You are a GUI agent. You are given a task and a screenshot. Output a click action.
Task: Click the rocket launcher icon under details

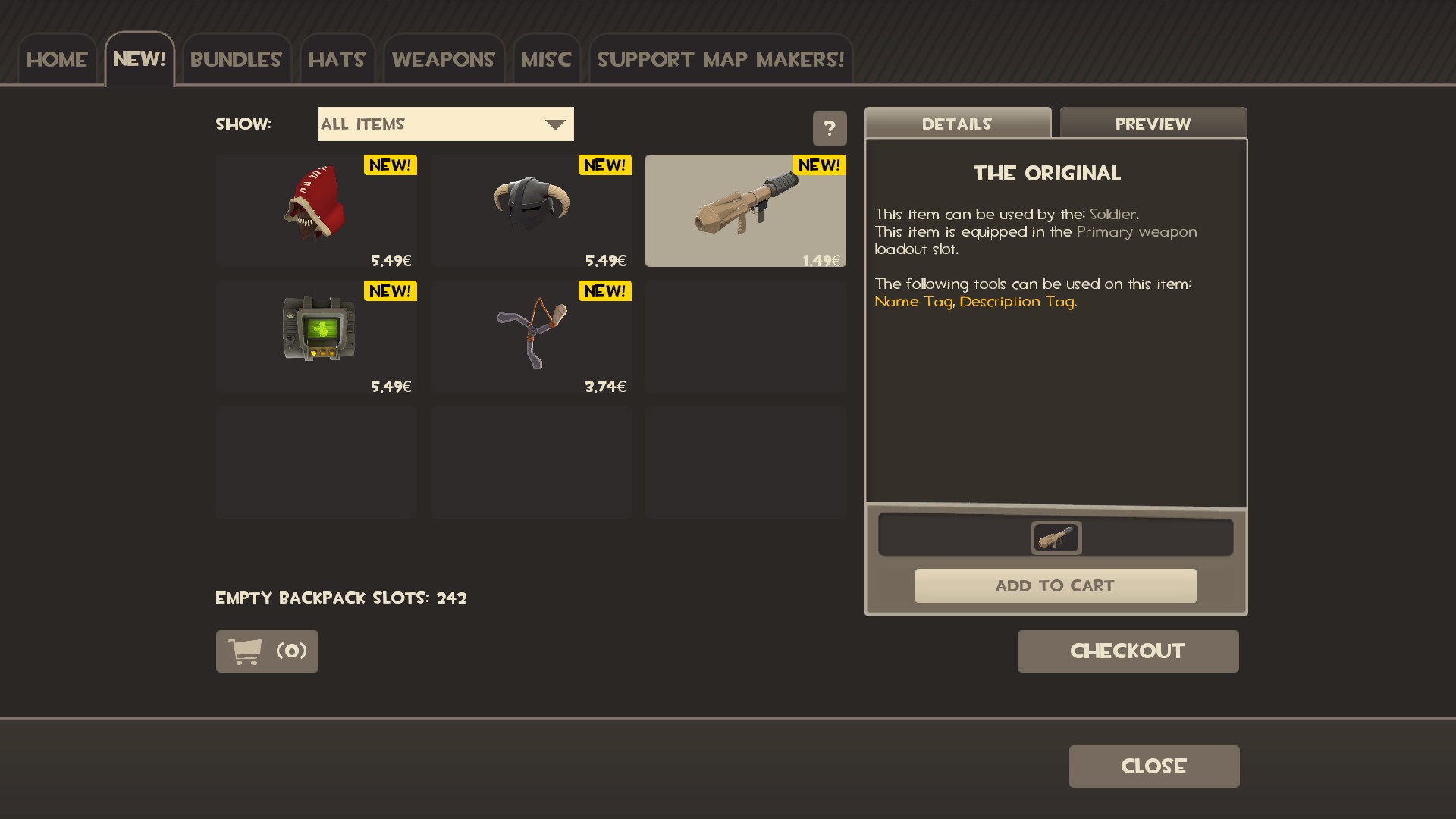coord(1056,538)
